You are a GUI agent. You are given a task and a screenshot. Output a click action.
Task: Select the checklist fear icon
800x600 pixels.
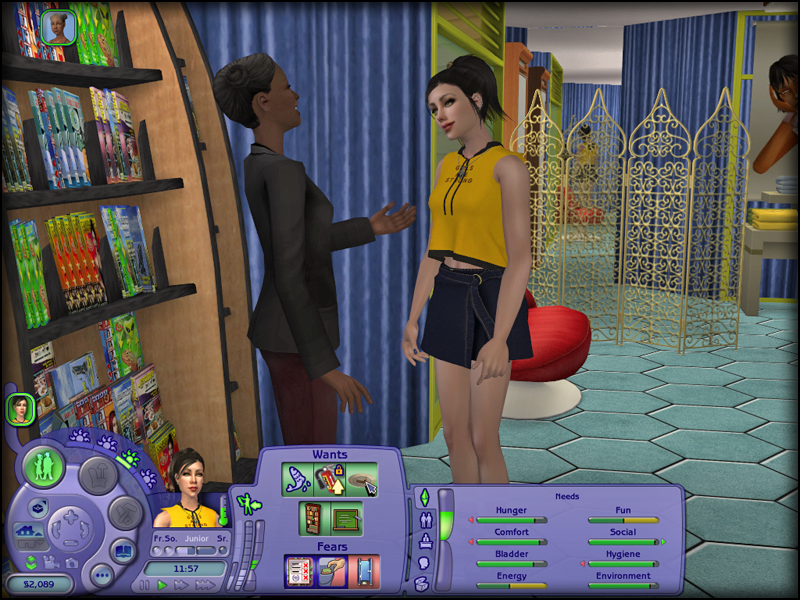tap(298, 572)
